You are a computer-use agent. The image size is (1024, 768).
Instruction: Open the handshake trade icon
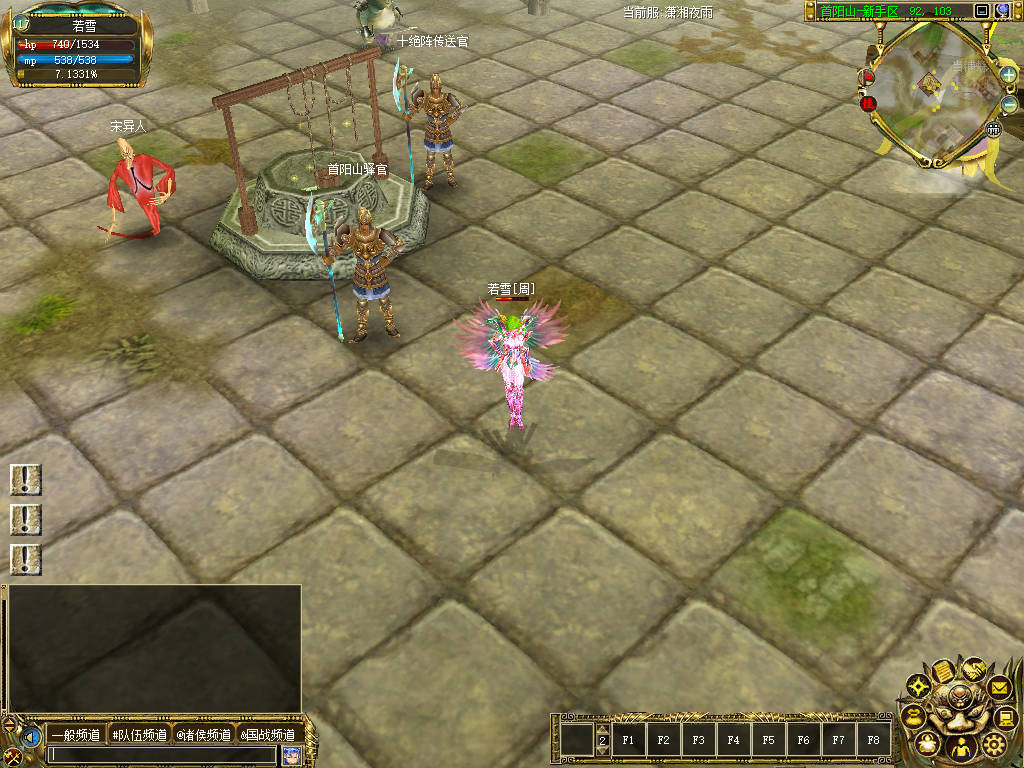pos(973,668)
